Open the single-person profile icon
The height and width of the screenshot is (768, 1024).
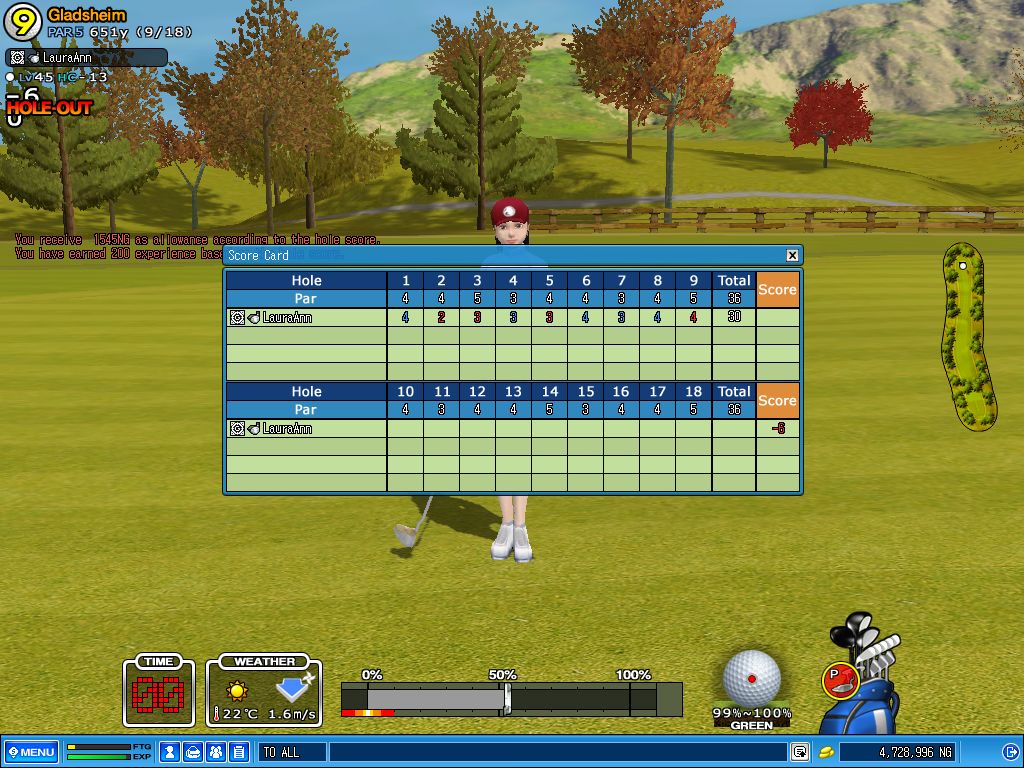tap(170, 752)
